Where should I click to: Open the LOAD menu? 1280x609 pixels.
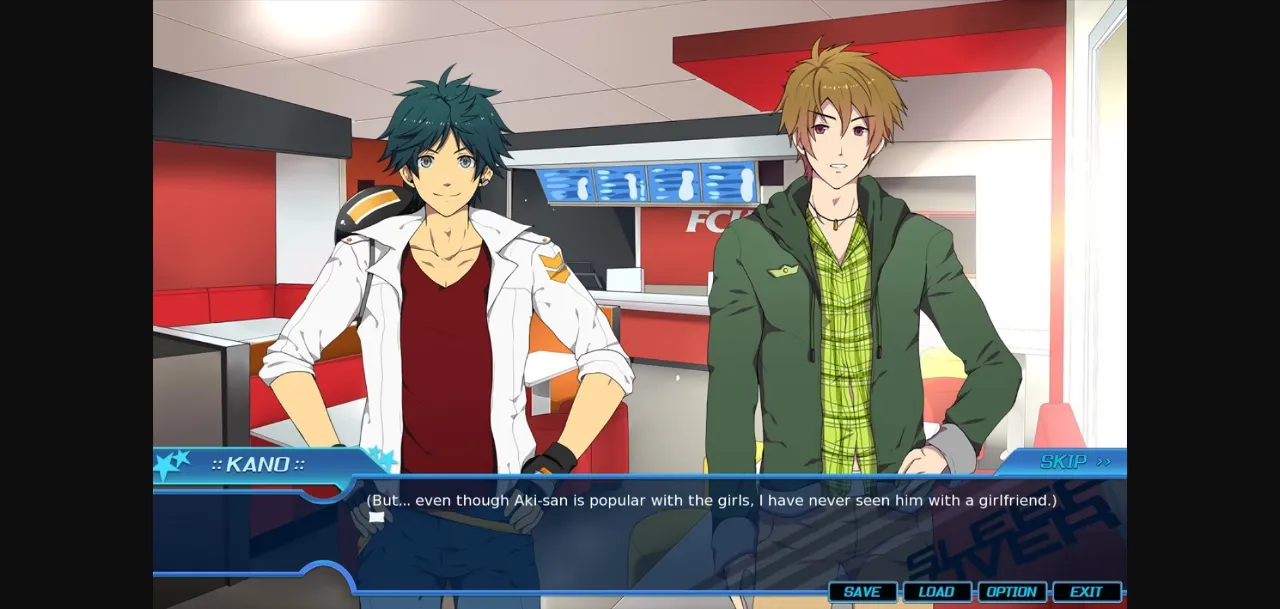pos(936,592)
